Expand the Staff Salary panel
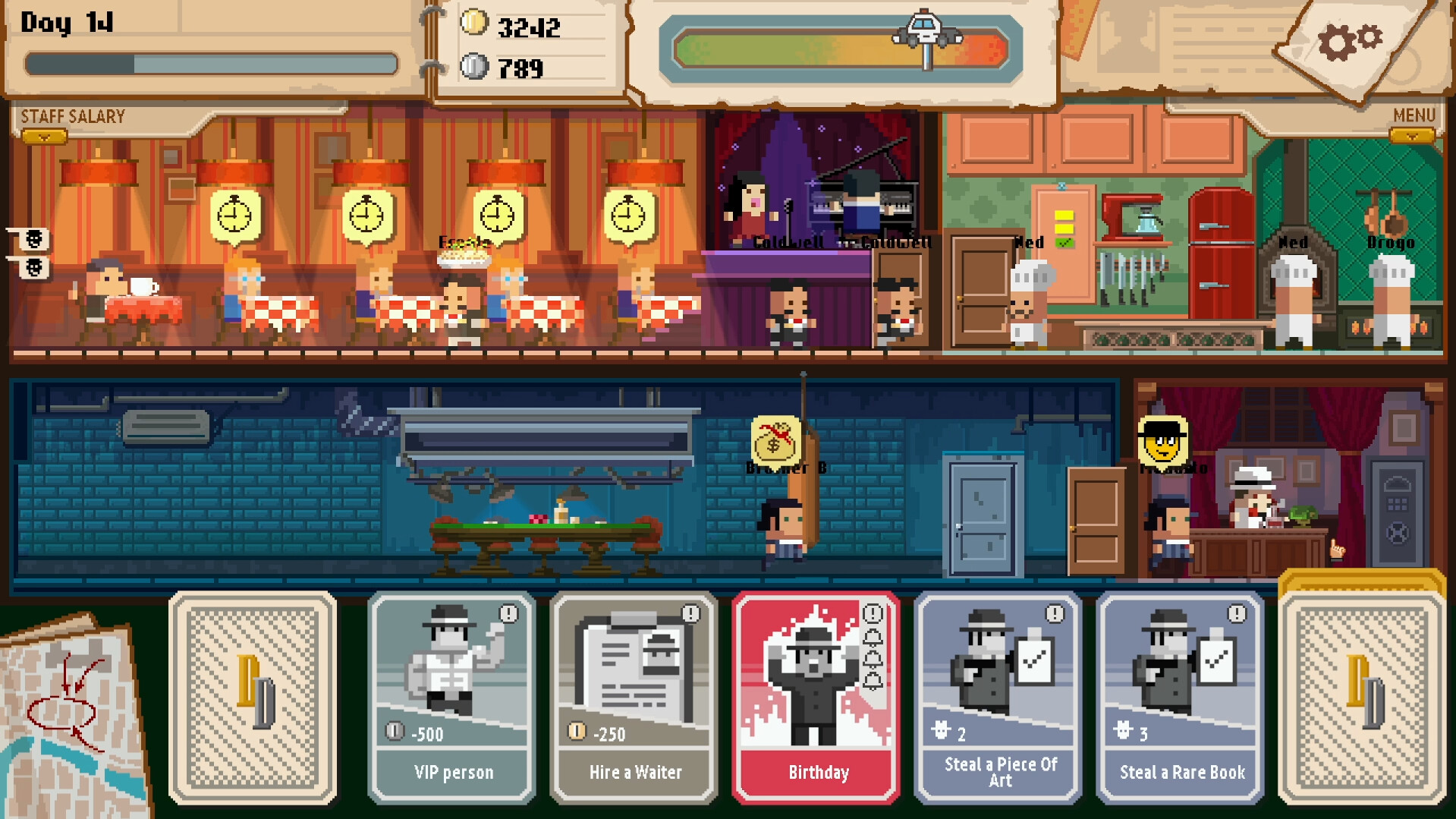 [46, 135]
